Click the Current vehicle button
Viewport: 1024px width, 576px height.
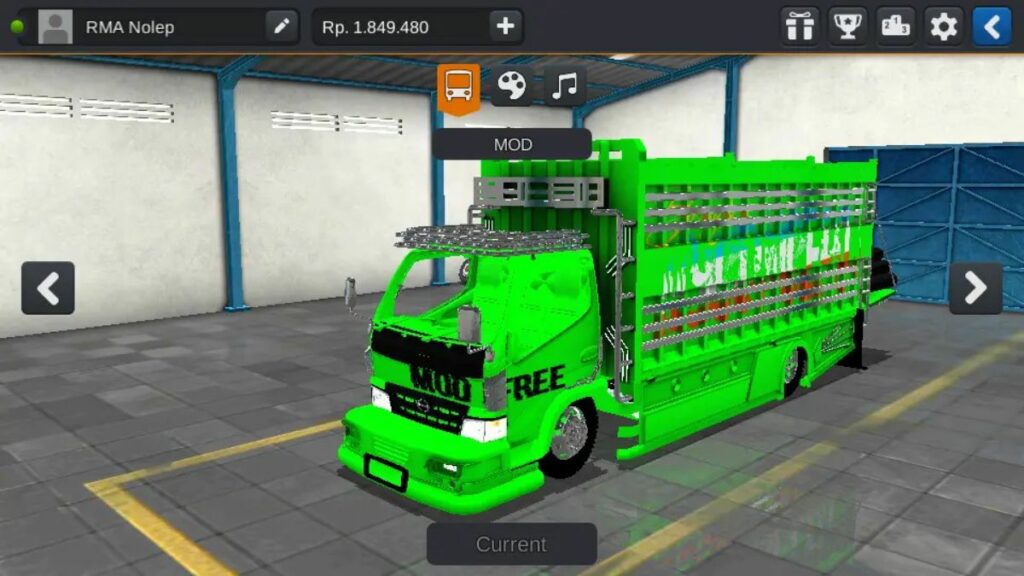[x=512, y=544]
